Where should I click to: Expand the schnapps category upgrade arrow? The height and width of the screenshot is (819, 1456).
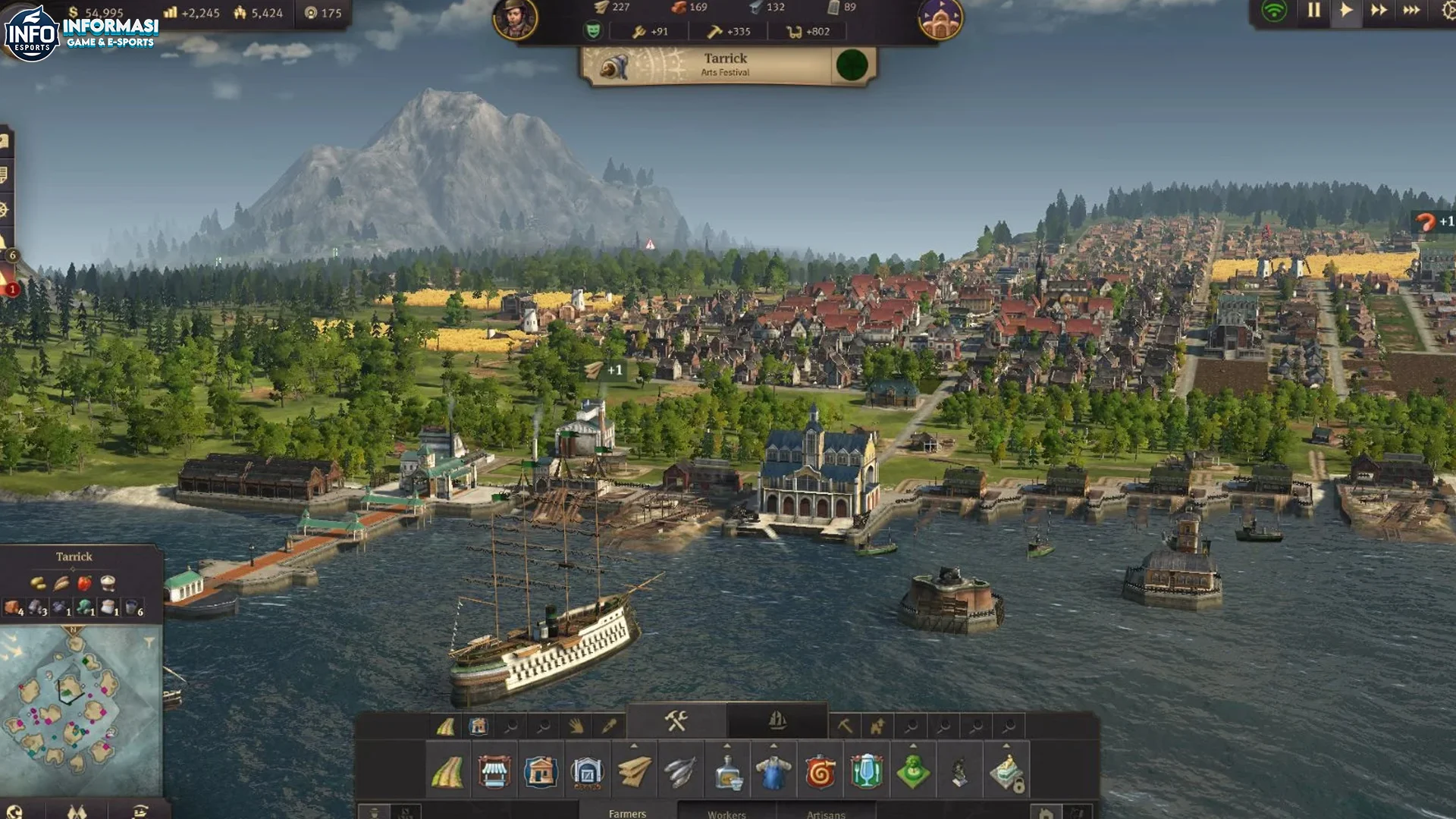pos(728,745)
